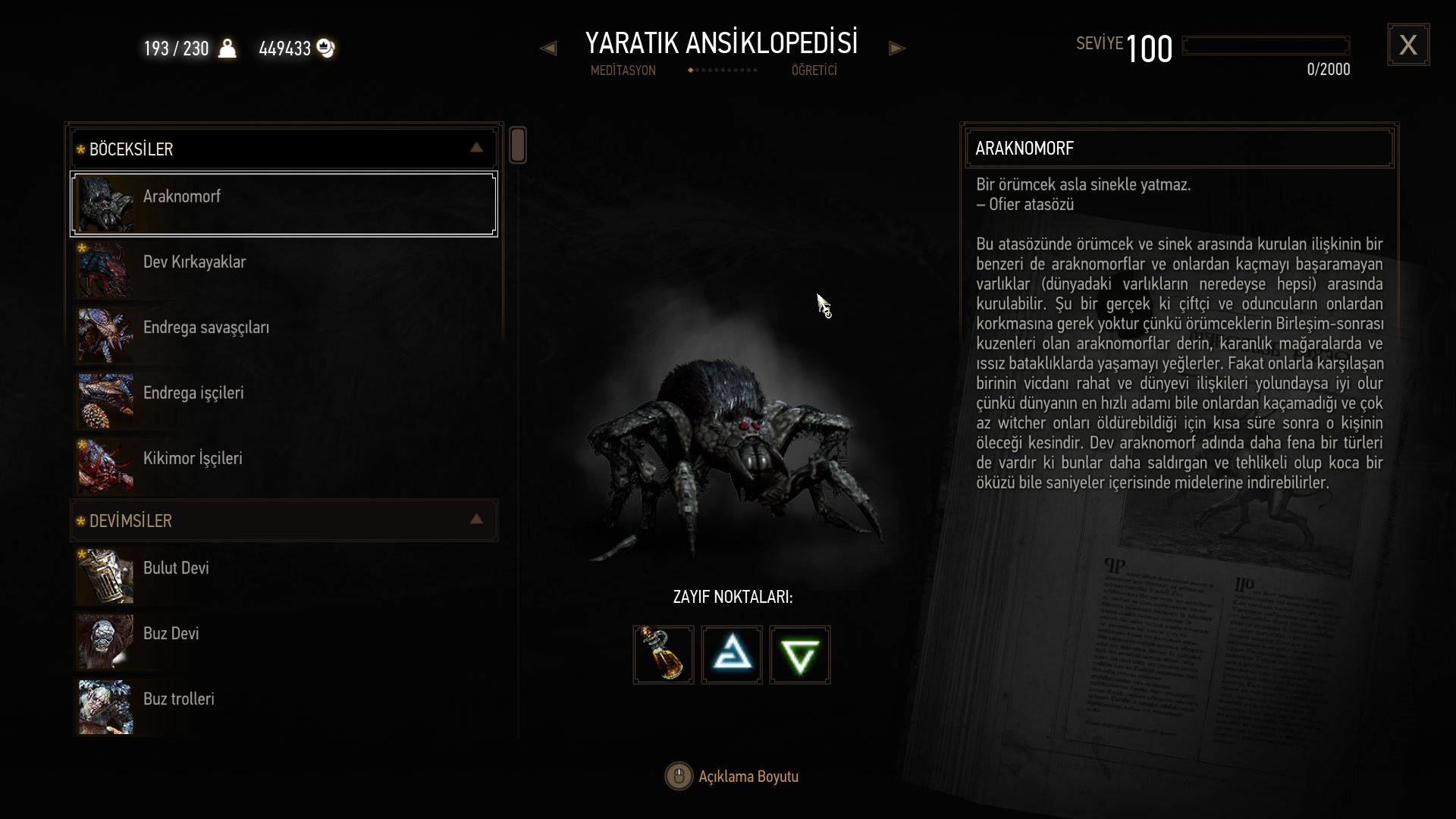
Task: Click the insectoid oil weakness icon
Action: pos(664,654)
